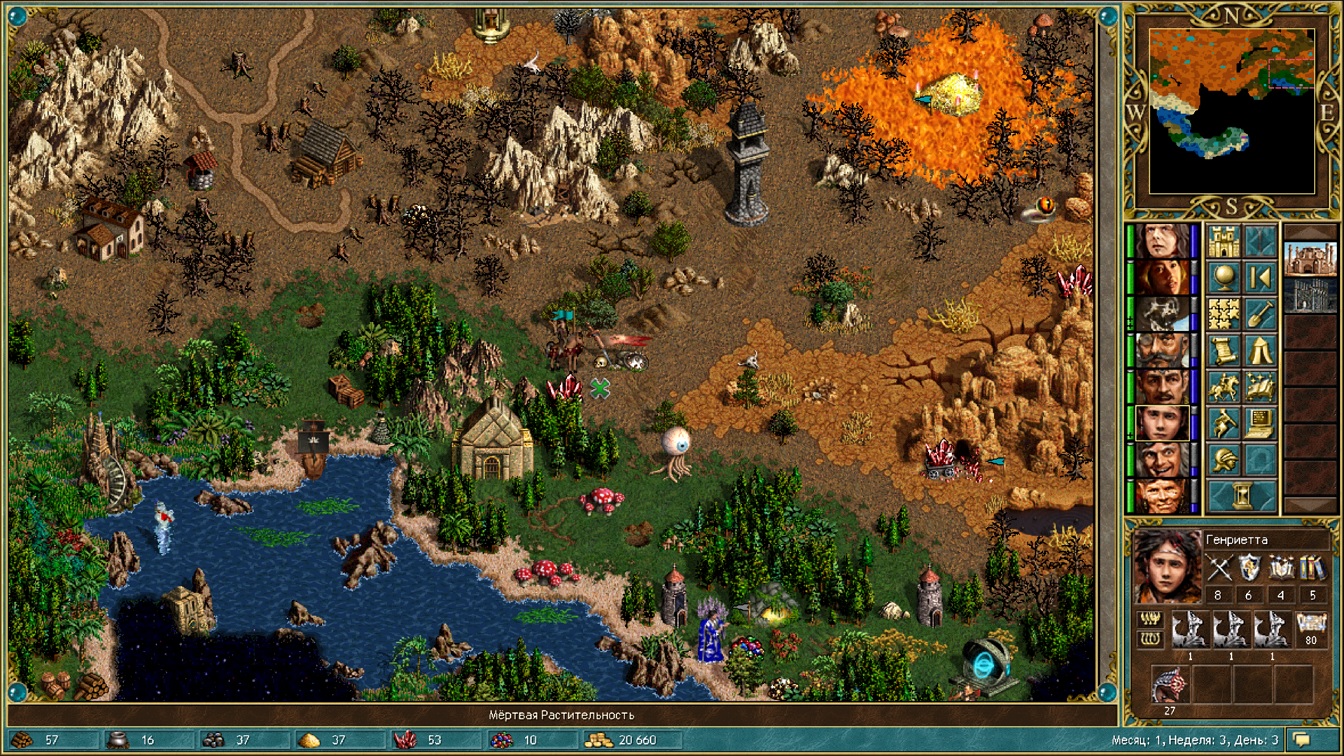Screen dimensions: 1344x756
Task: Select the top hero portrait in list
Action: coord(1162,241)
